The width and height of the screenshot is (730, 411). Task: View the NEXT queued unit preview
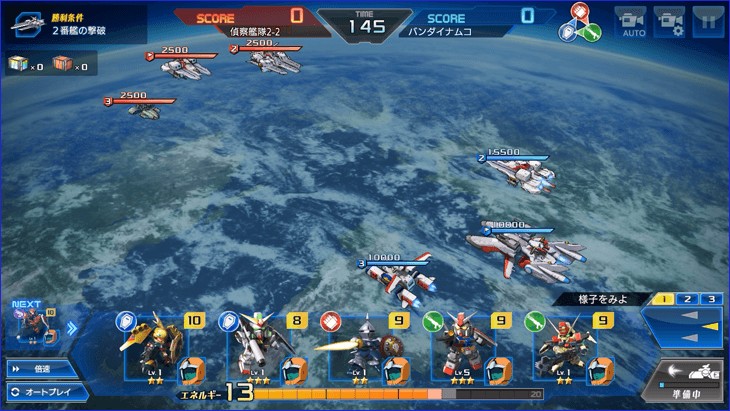30,328
